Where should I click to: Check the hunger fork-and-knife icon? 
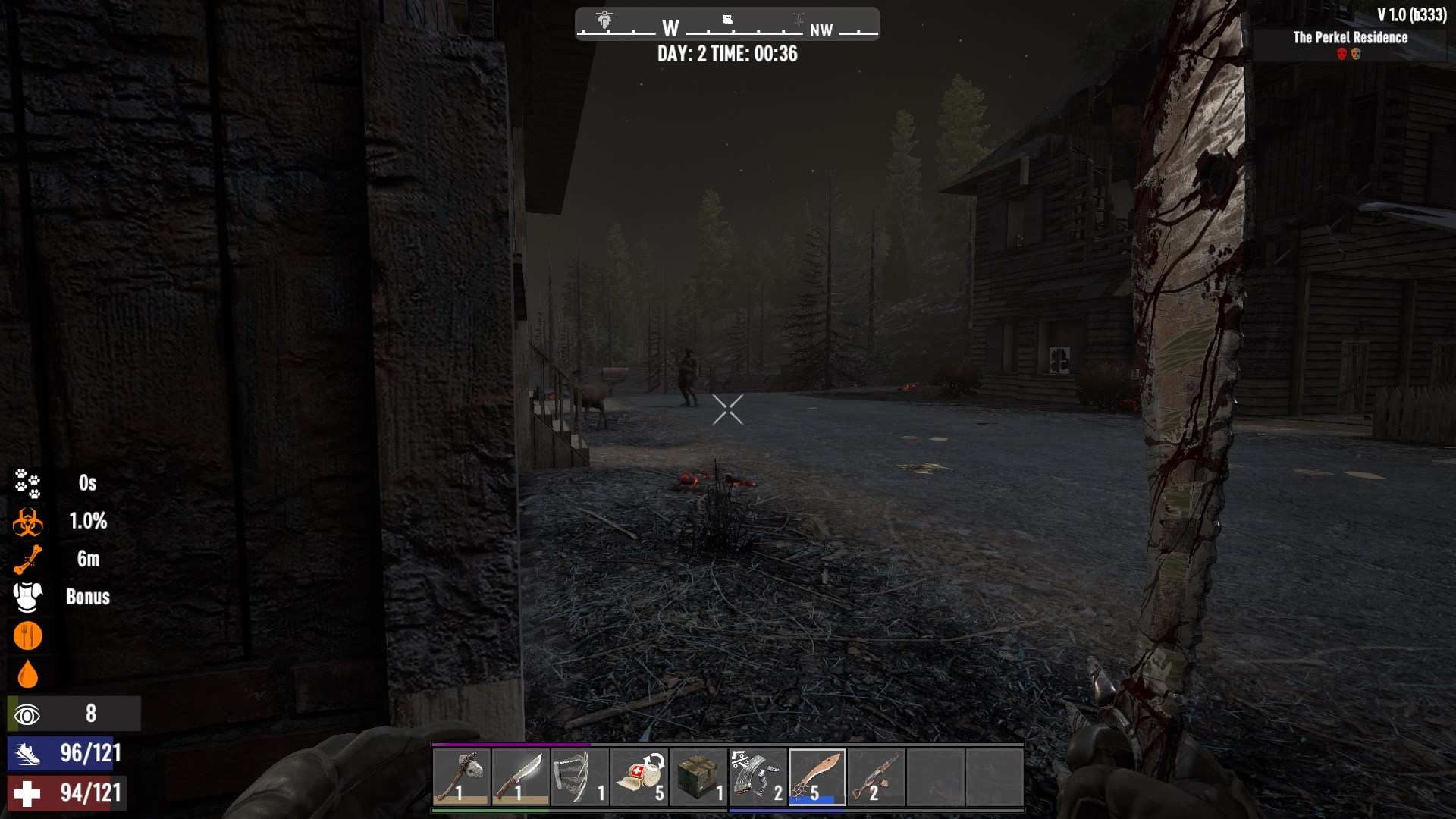click(28, 635)
